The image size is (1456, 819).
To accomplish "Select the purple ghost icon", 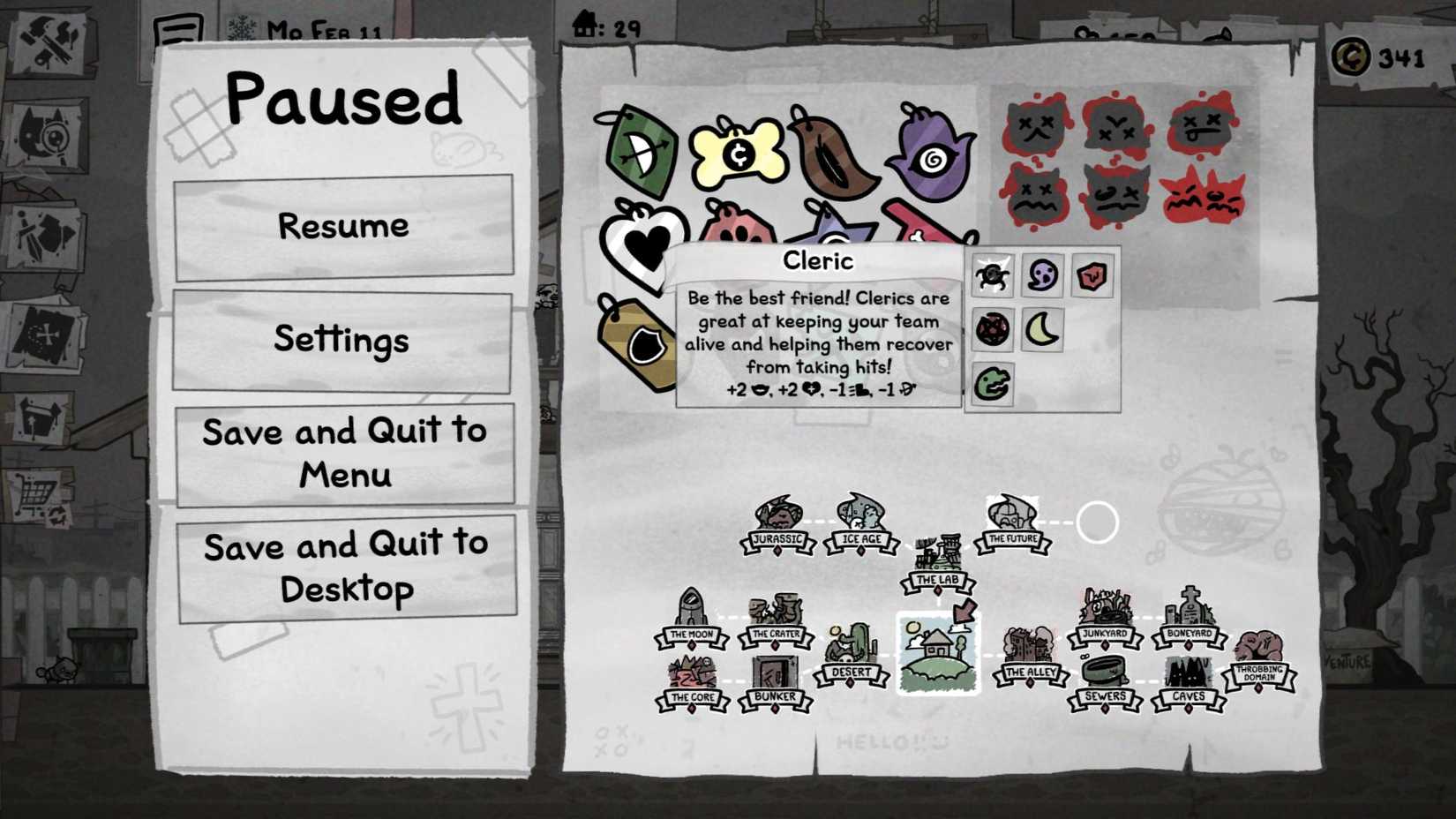I will (1043, 276).
